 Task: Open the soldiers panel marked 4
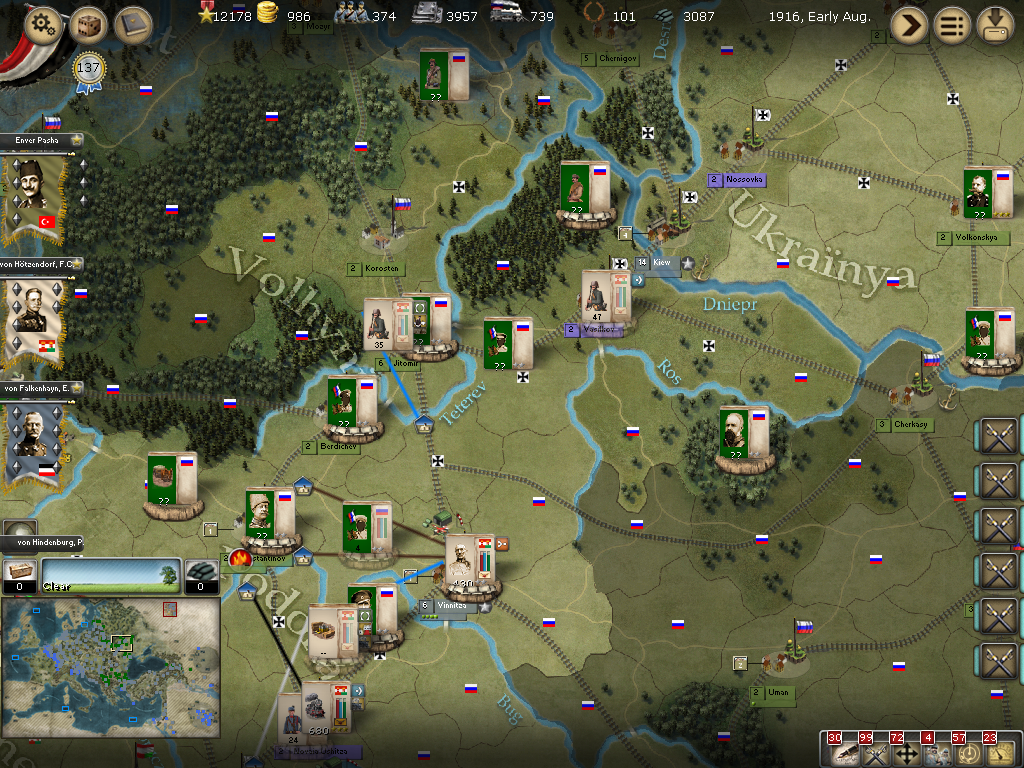(936, 753)
